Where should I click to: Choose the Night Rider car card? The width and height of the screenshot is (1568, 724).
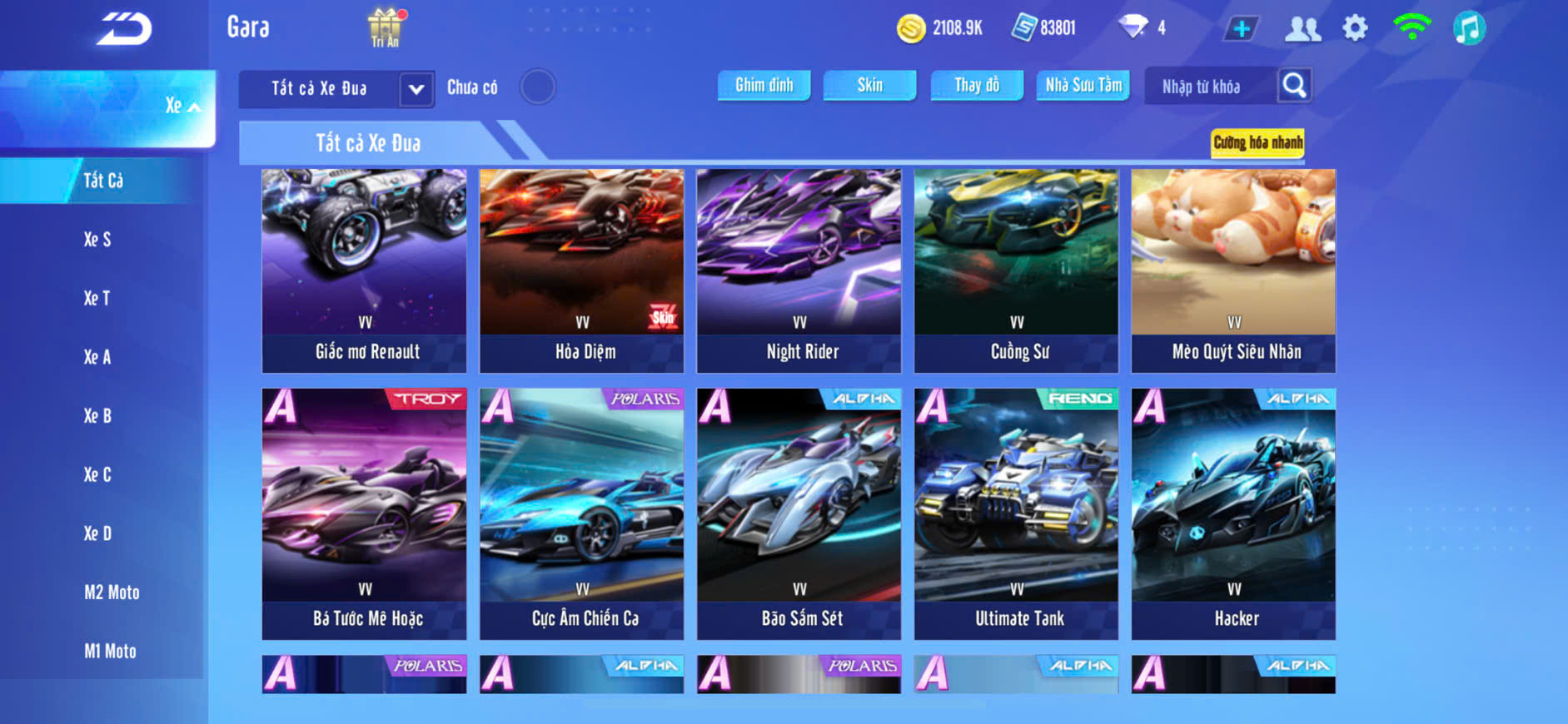point(799,270)
